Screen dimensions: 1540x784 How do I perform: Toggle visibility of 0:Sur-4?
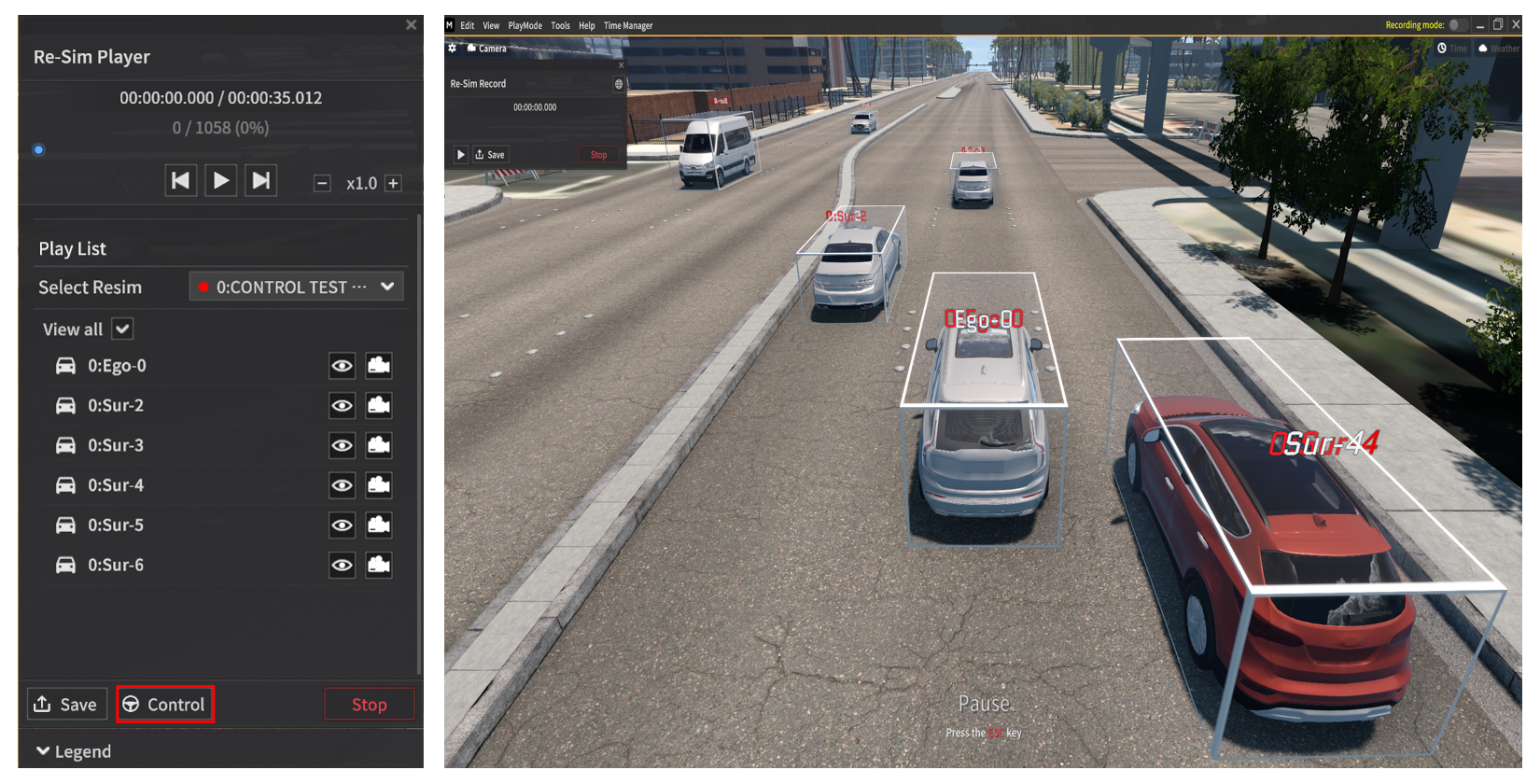coord(342,485)
